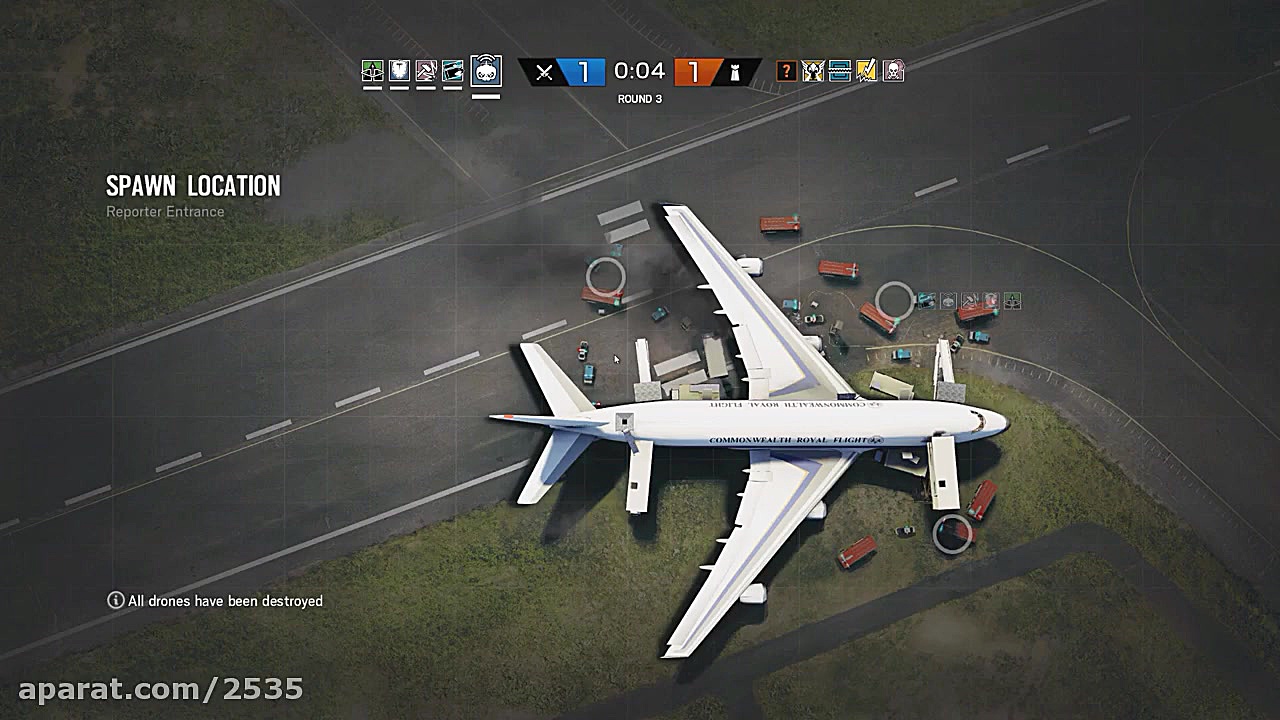This screenshot has height=720, width=1280.
Task: Click the crossed-swords attacker icon beside blue score
Action: (543, 73)
